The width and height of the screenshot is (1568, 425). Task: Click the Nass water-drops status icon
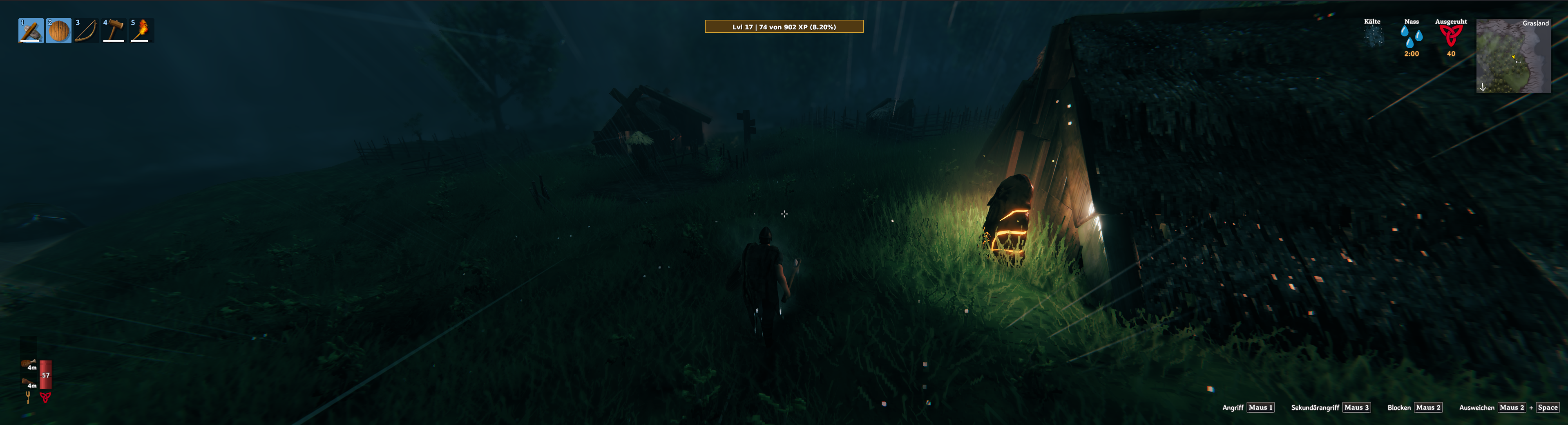pyautogui.click(x=1411, y=36)
